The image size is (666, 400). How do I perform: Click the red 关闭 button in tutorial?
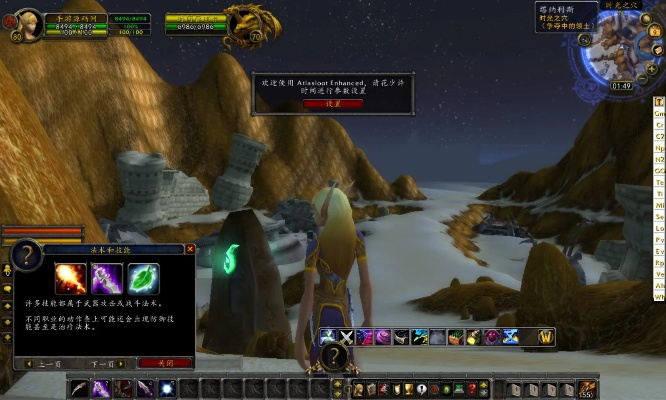(164, 363)
